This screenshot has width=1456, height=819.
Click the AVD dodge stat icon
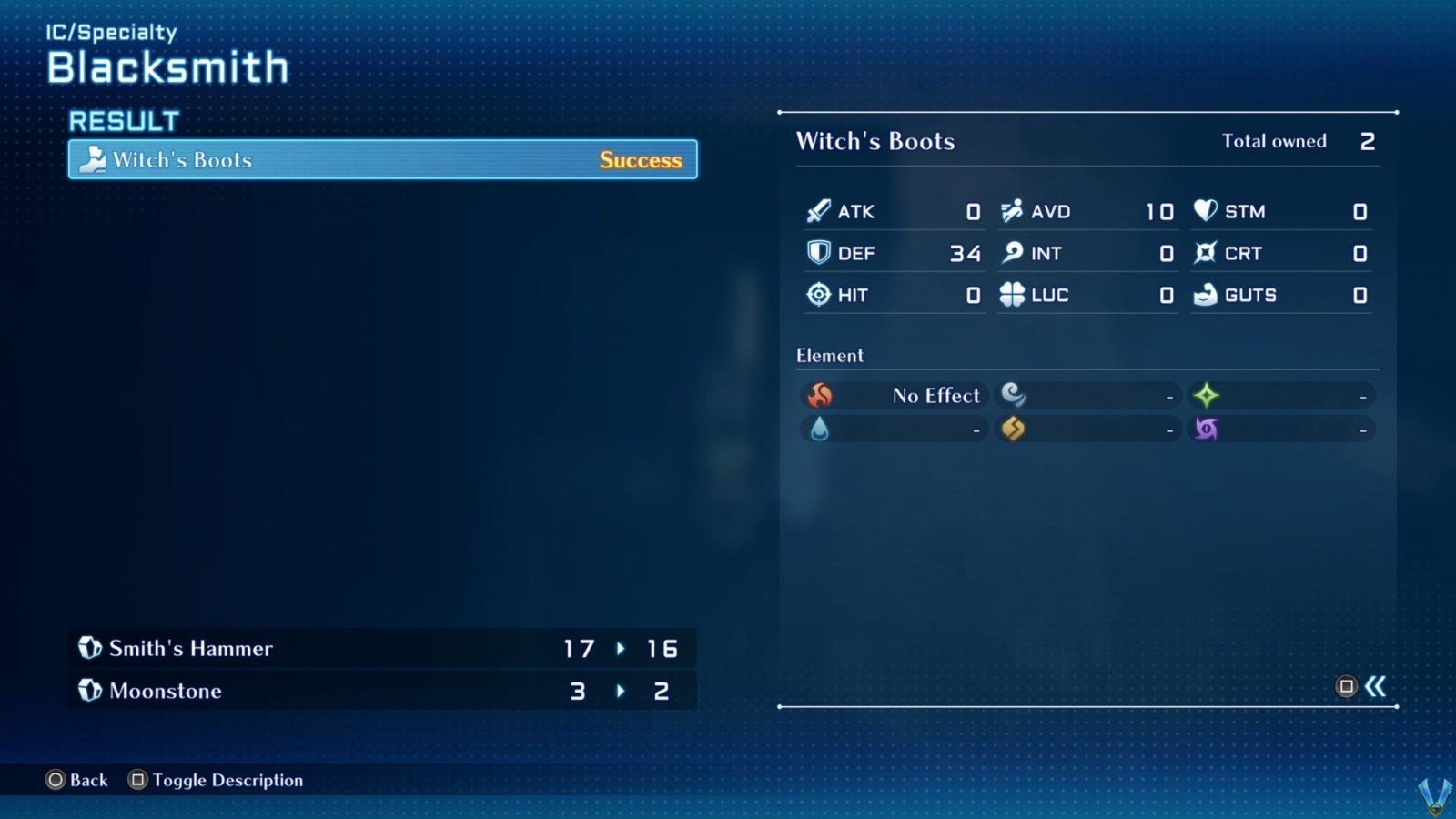click(1012, 210)
